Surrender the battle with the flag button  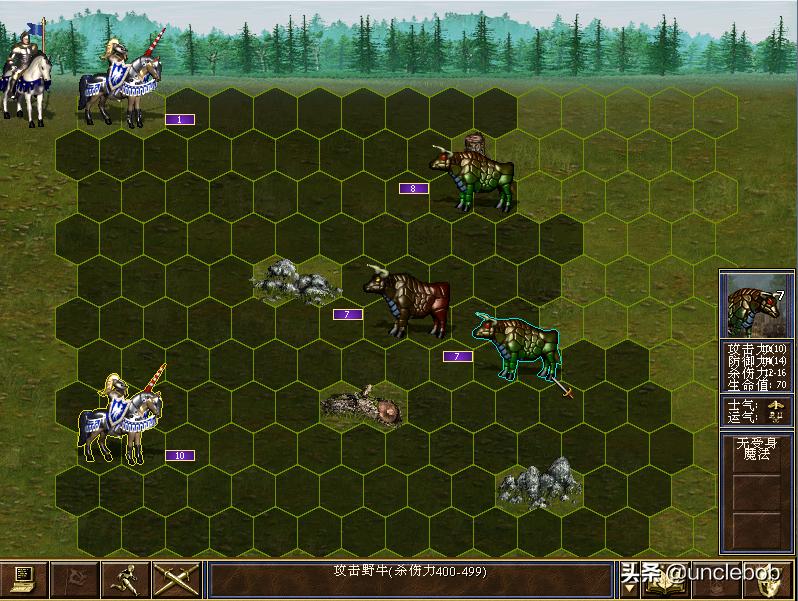click(75, 579)
